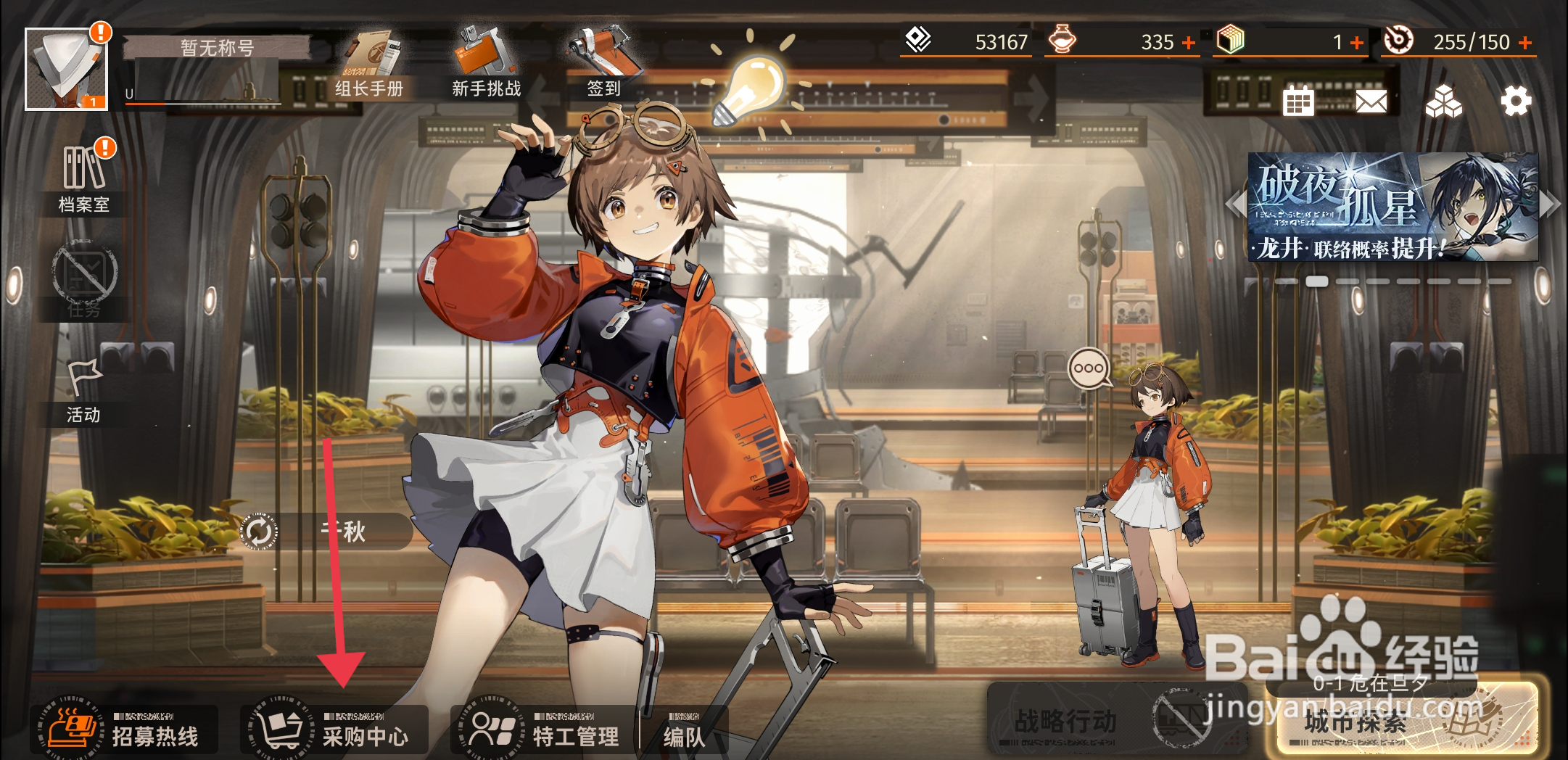1568x760 pixels.
Task: Open the 活动 events flag icon
Action: pos(83,392)
